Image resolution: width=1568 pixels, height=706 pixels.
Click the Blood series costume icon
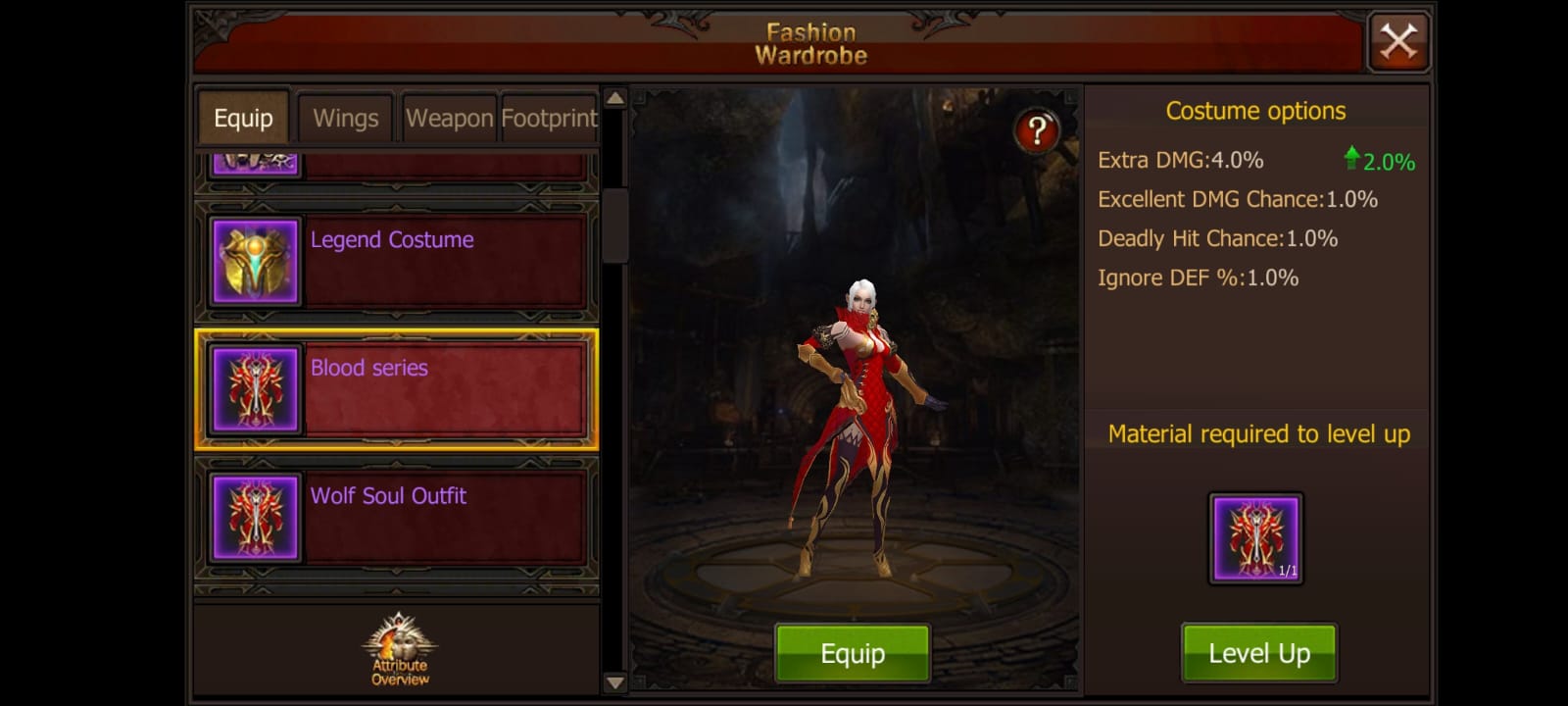pos(254,389)
